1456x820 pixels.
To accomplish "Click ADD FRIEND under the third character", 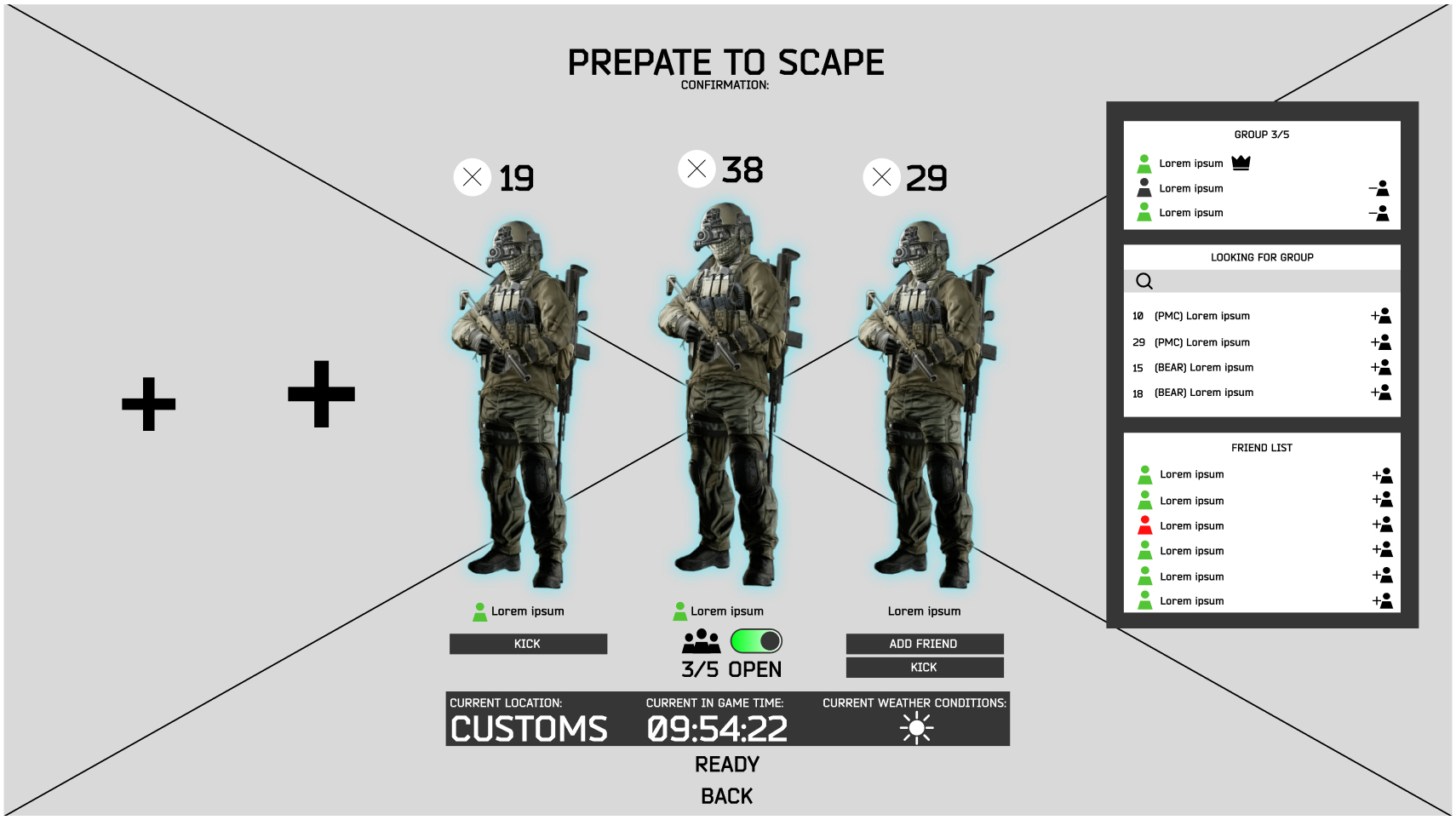I will [925, 644].
